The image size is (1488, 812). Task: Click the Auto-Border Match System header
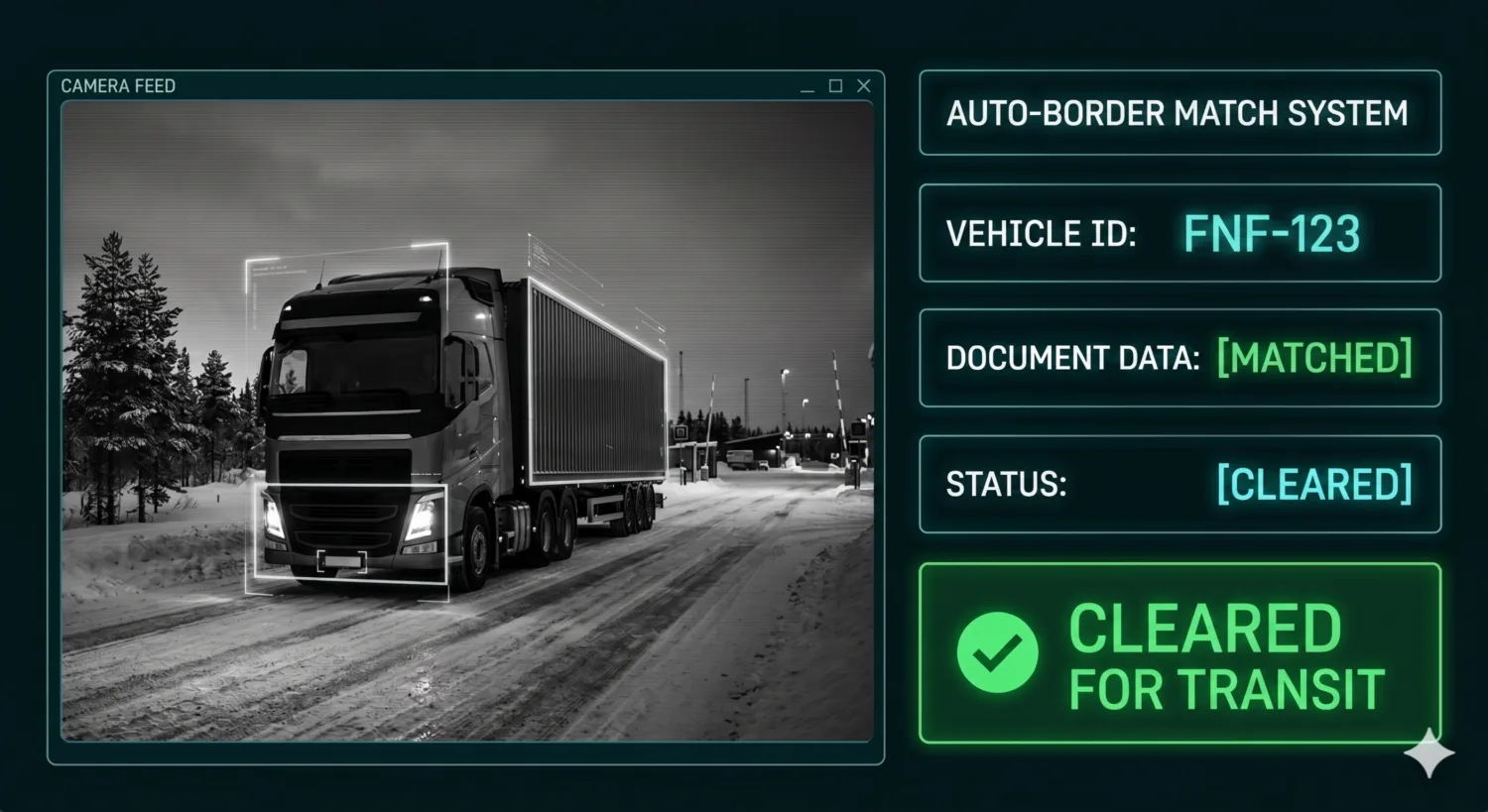pos(1179,113)
